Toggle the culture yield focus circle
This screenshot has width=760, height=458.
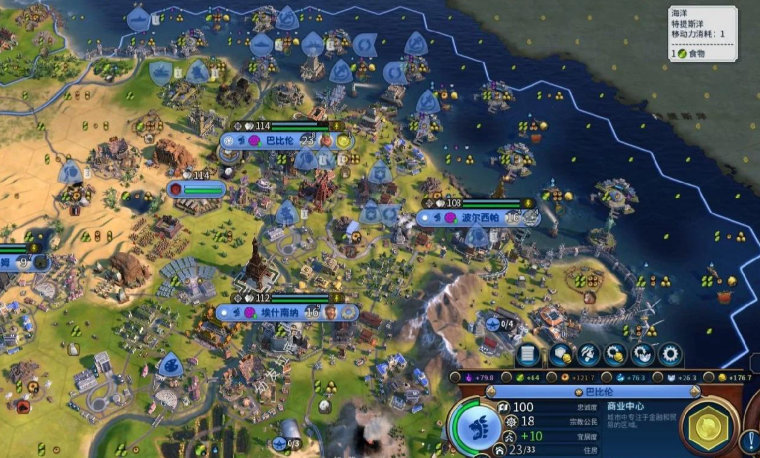(456, 377)
